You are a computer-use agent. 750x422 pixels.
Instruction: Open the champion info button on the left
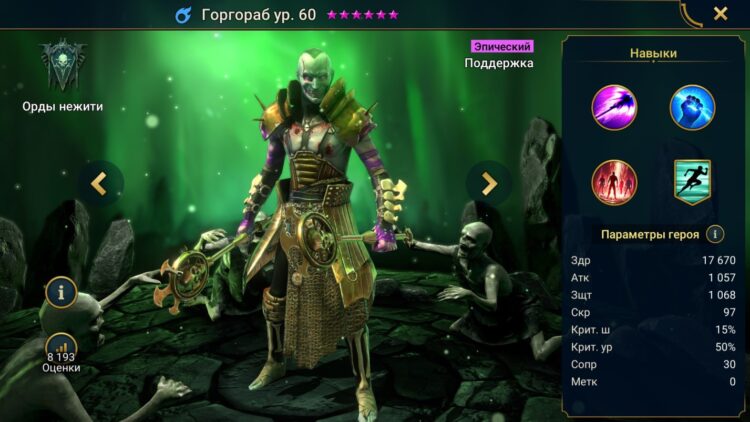(61, 293)
